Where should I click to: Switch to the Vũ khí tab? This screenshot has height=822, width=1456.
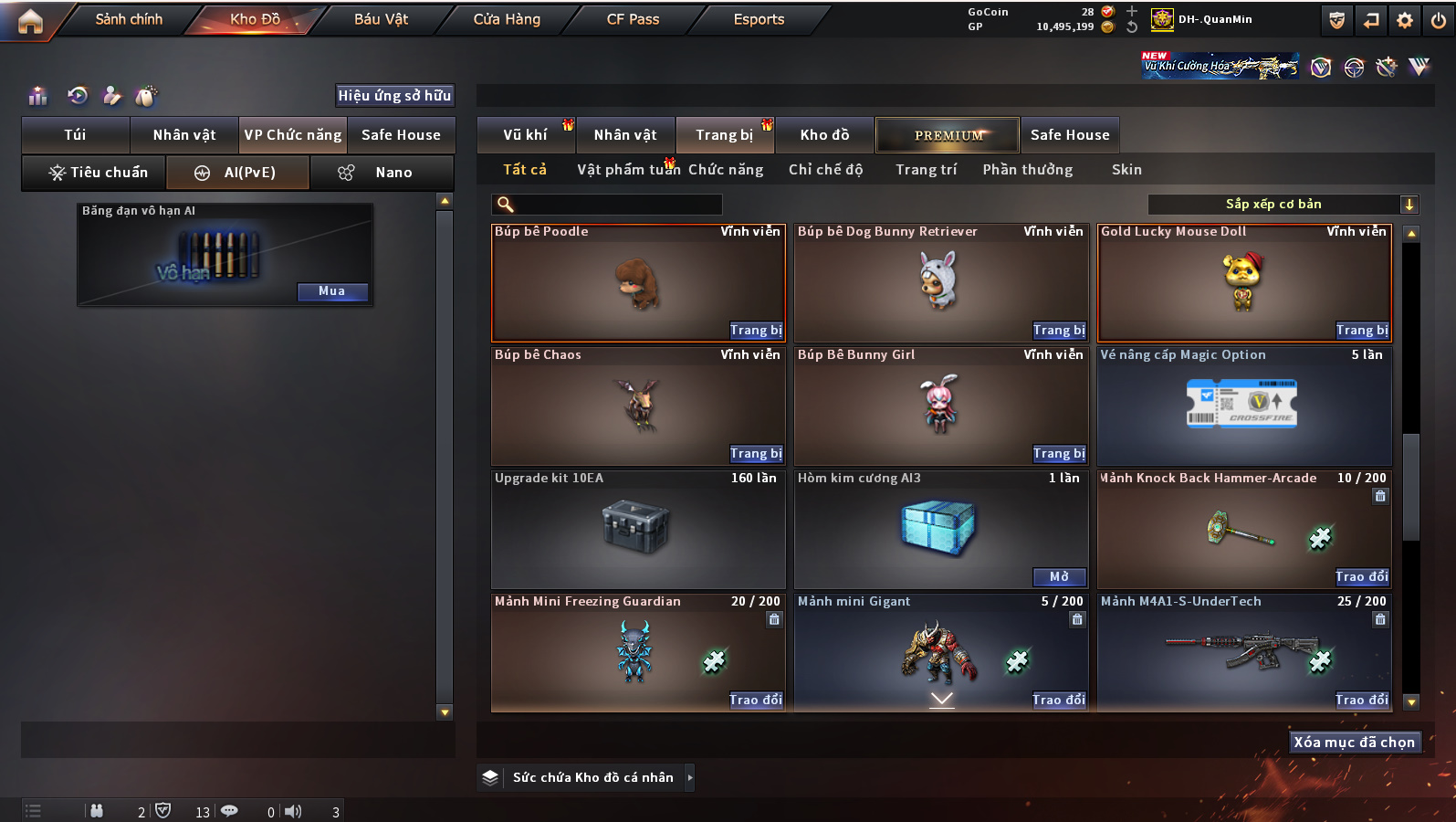526,135
